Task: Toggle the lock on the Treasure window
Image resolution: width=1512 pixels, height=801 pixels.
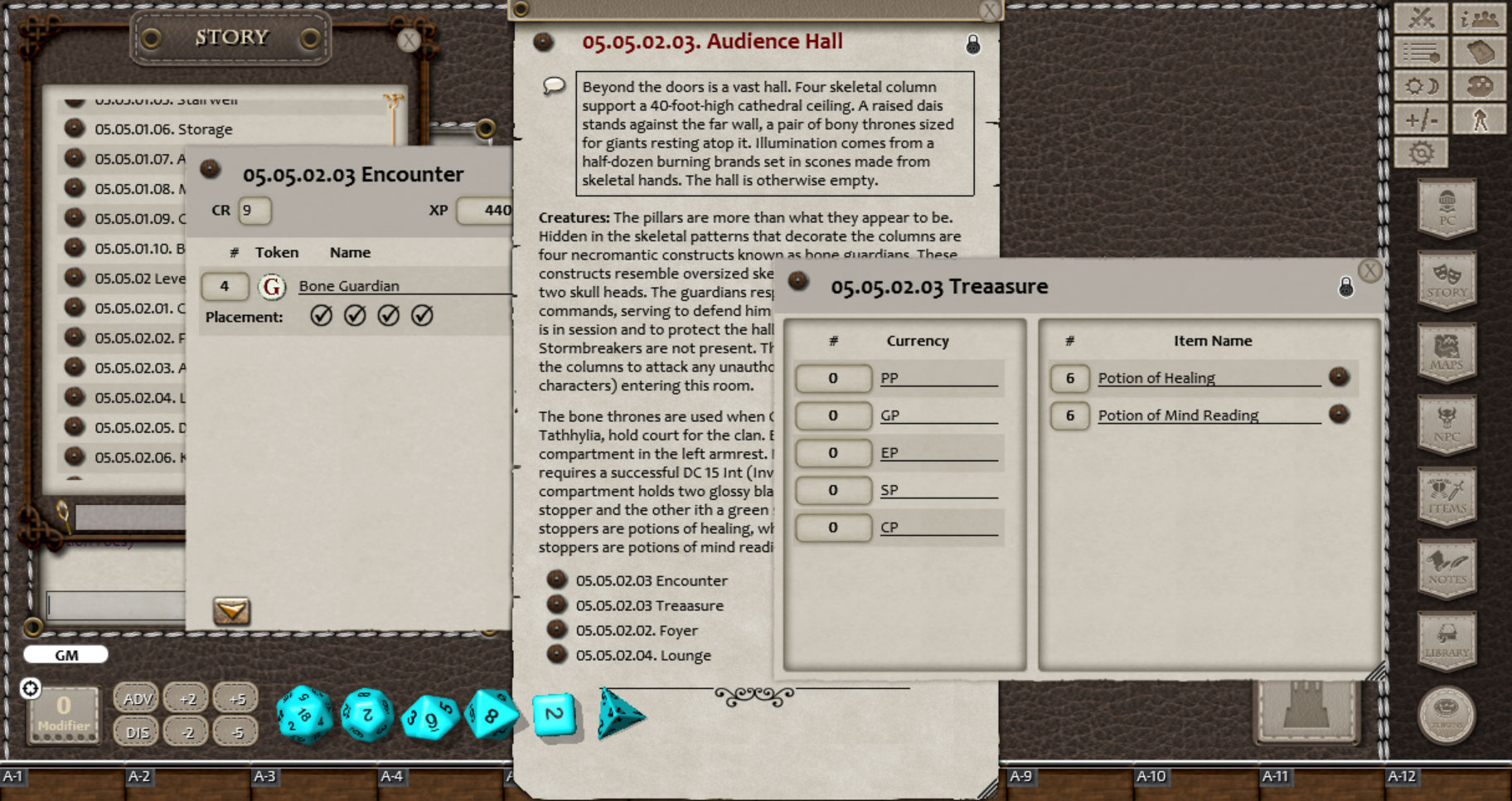Action: (x=1346, y=288)
